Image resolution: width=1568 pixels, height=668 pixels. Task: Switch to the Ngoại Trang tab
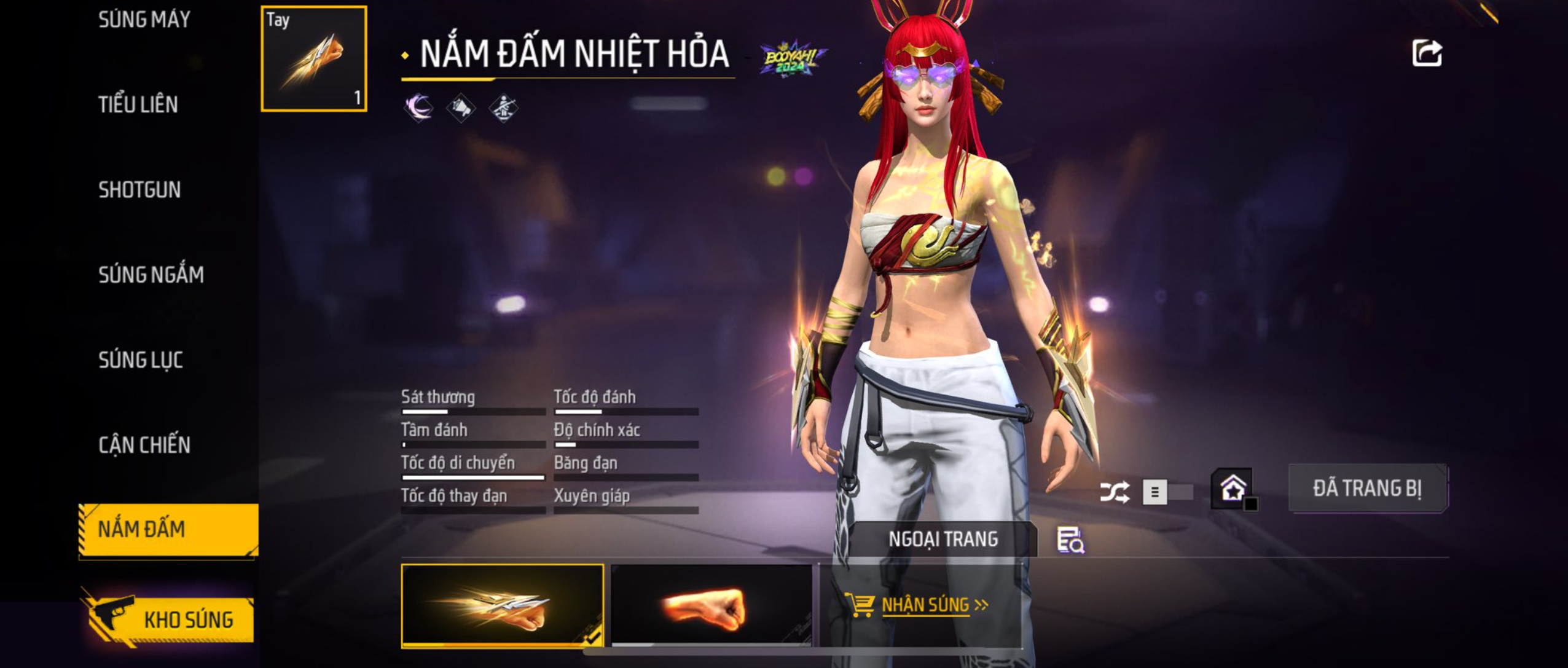(x=943, y=540)
